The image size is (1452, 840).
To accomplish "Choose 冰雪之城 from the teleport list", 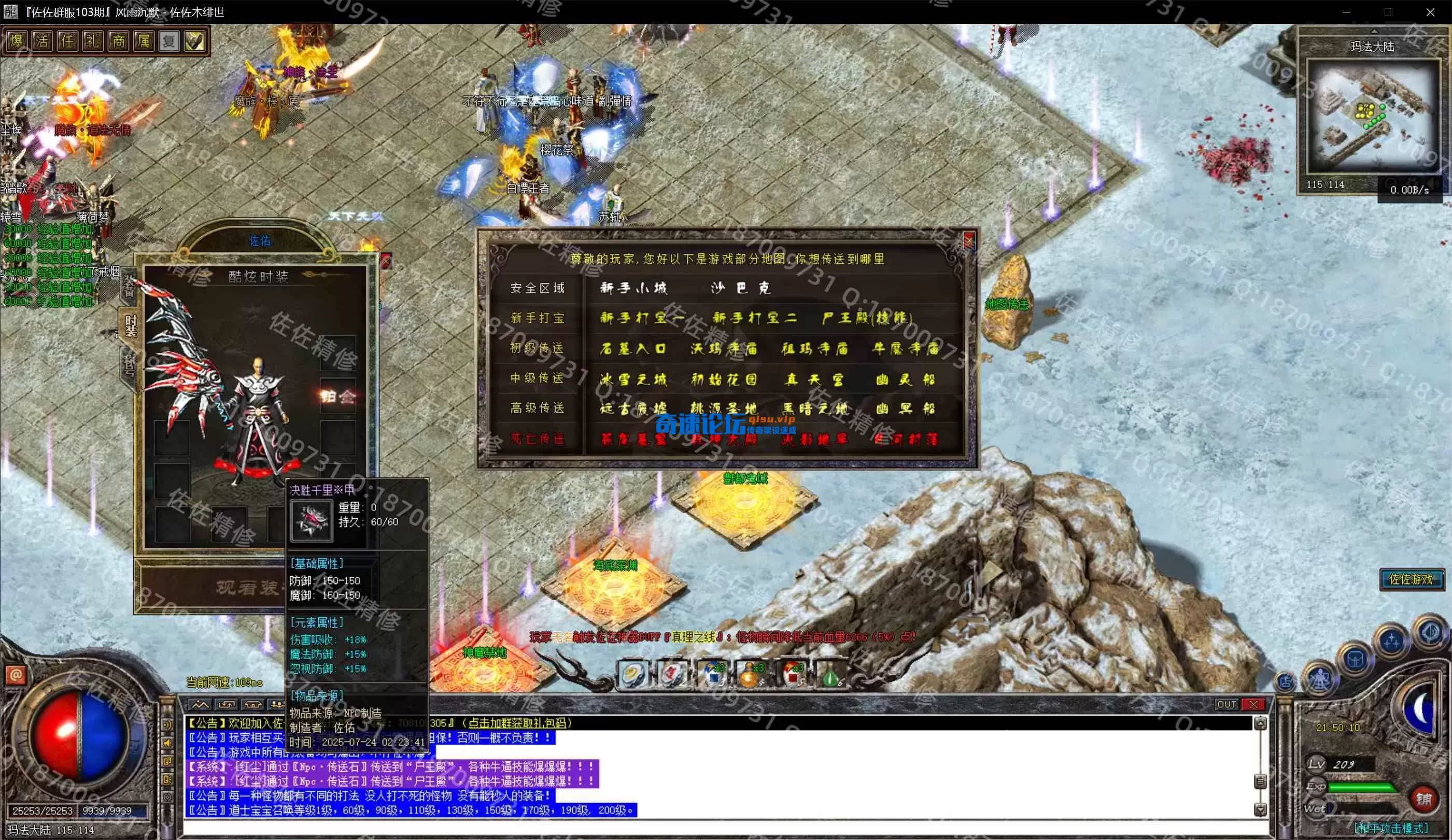I will (x=633, y=378).
